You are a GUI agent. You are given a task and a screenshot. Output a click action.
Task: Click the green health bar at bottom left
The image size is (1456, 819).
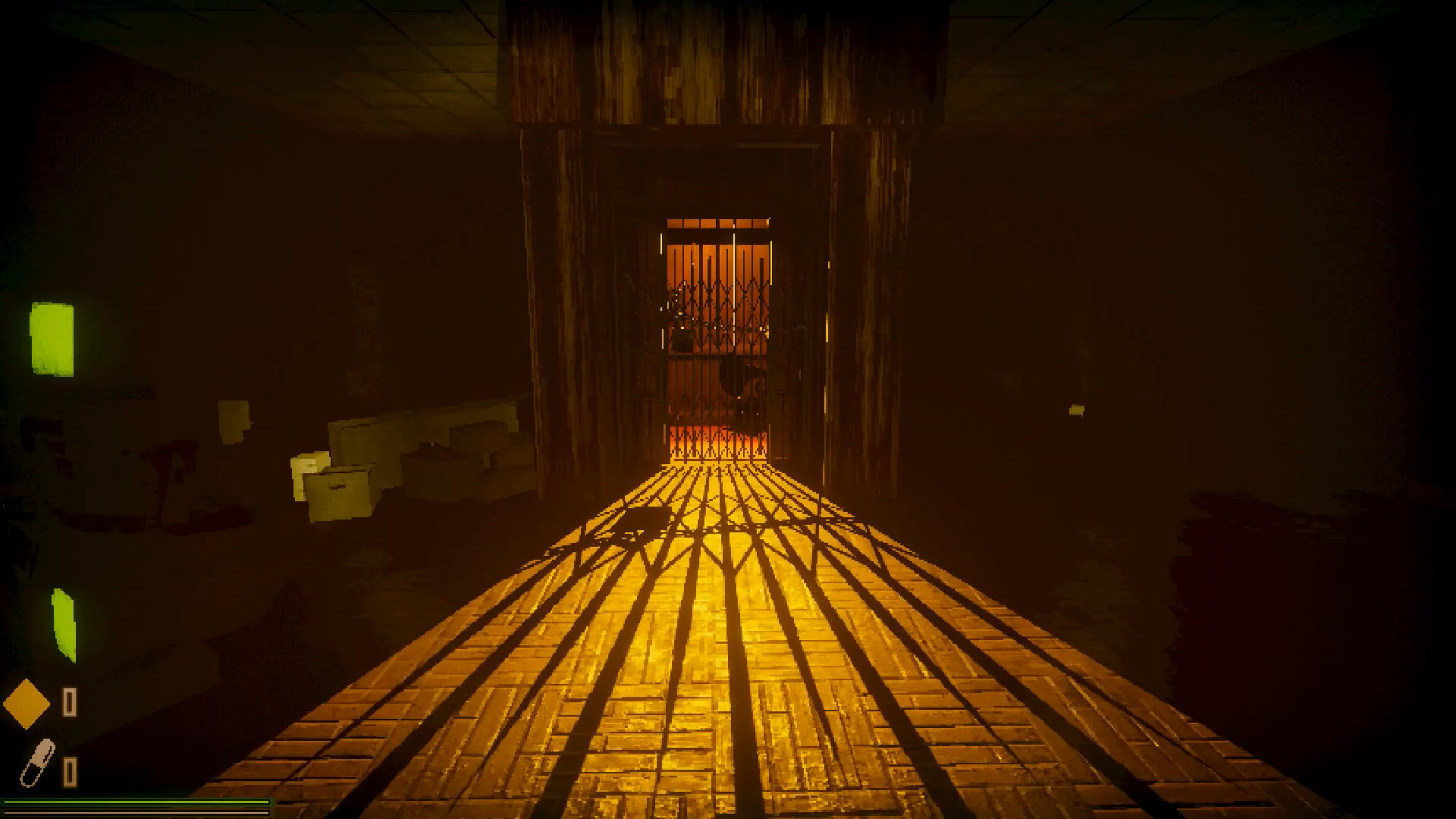click(x=136, y=802)
